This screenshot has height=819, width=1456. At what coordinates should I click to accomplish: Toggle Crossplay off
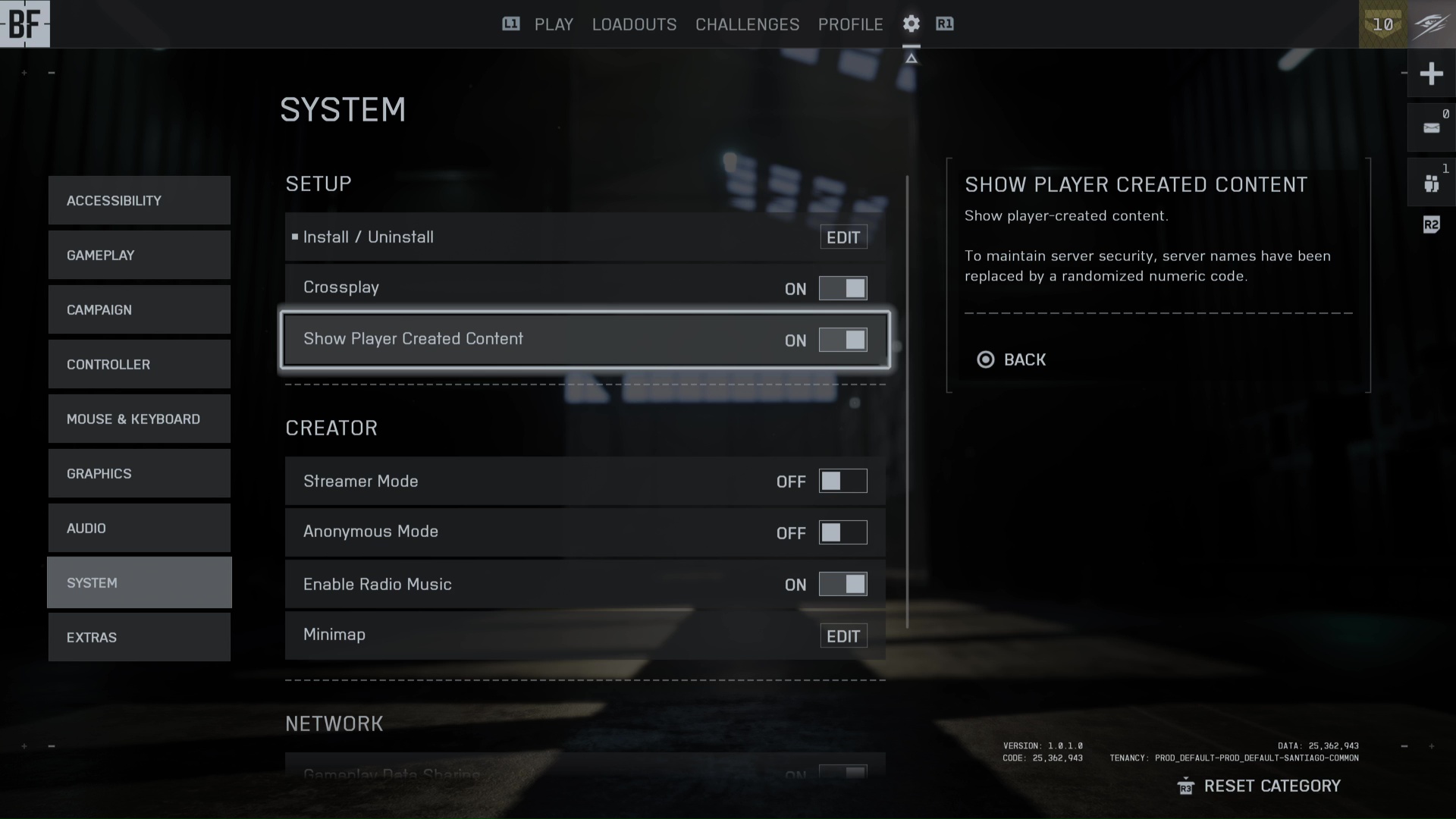point(843,288)
